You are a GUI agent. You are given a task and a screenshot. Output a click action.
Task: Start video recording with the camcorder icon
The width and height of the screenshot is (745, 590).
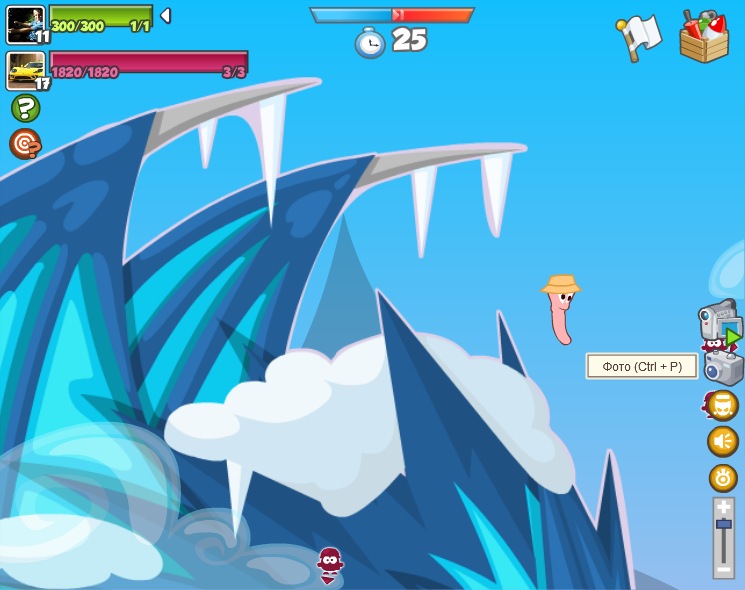pos(718,321)
